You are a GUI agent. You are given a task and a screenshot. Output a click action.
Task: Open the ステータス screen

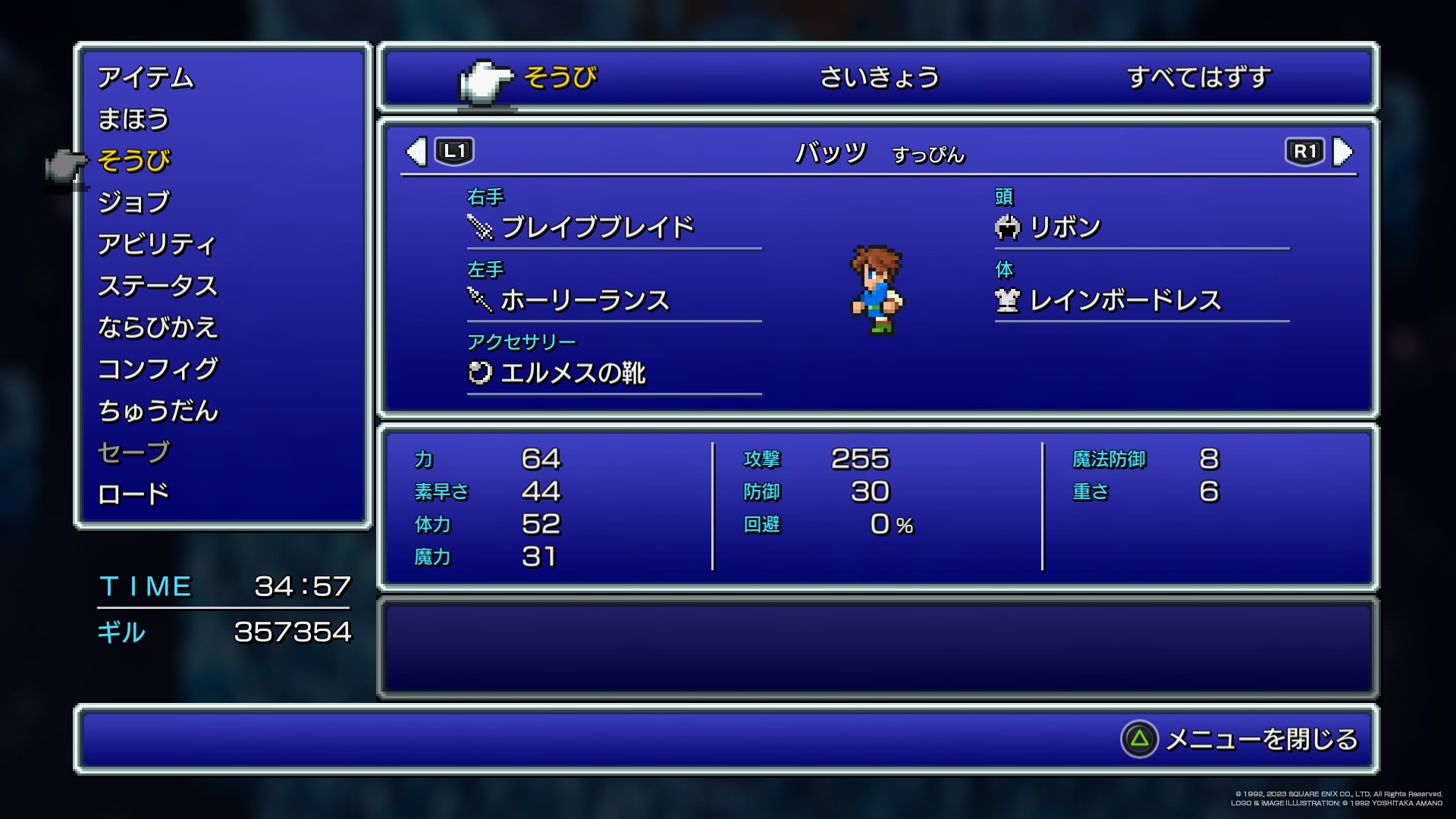(158, 286)
